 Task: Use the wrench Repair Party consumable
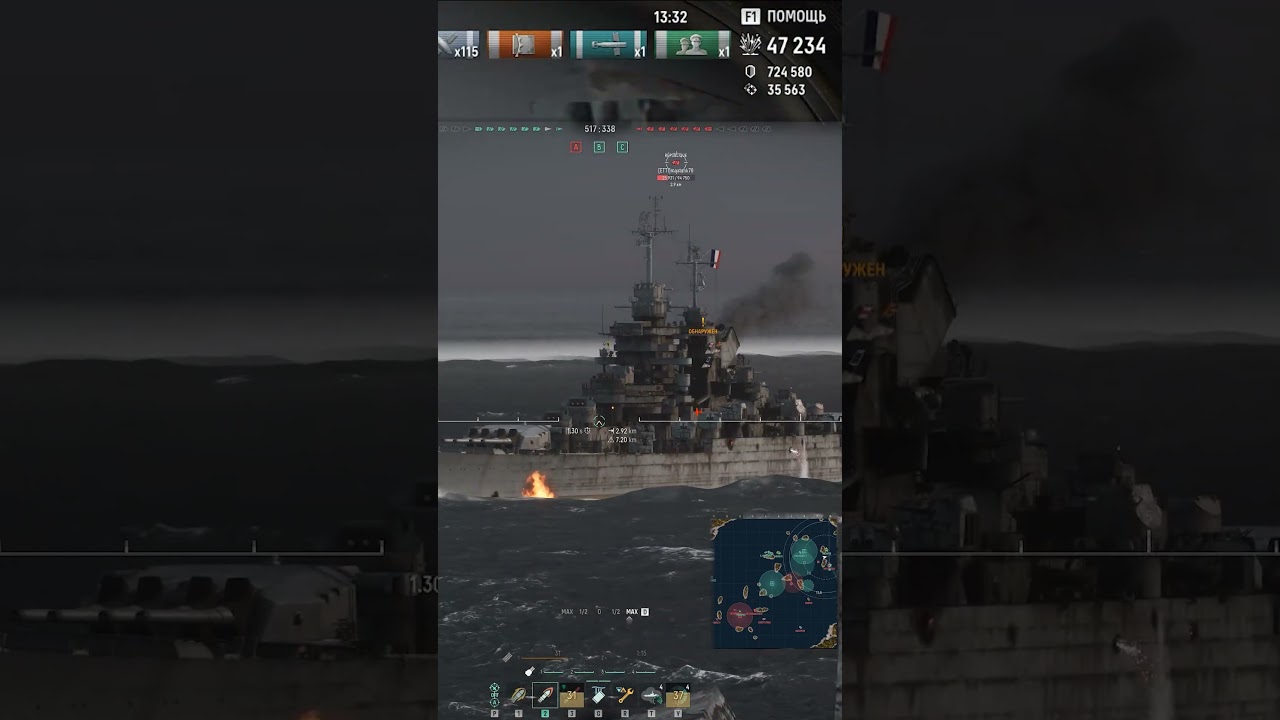[625, 695]
